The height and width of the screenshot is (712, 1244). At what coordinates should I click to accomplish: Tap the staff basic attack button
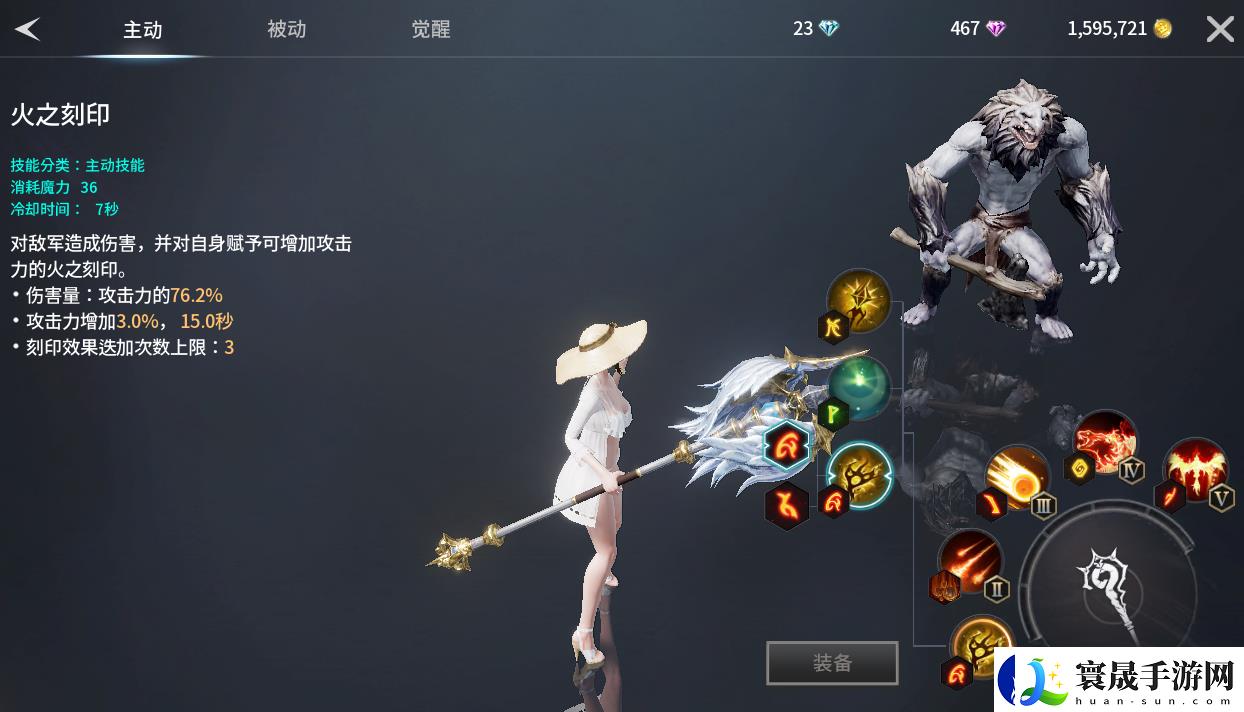[1112, 585]
